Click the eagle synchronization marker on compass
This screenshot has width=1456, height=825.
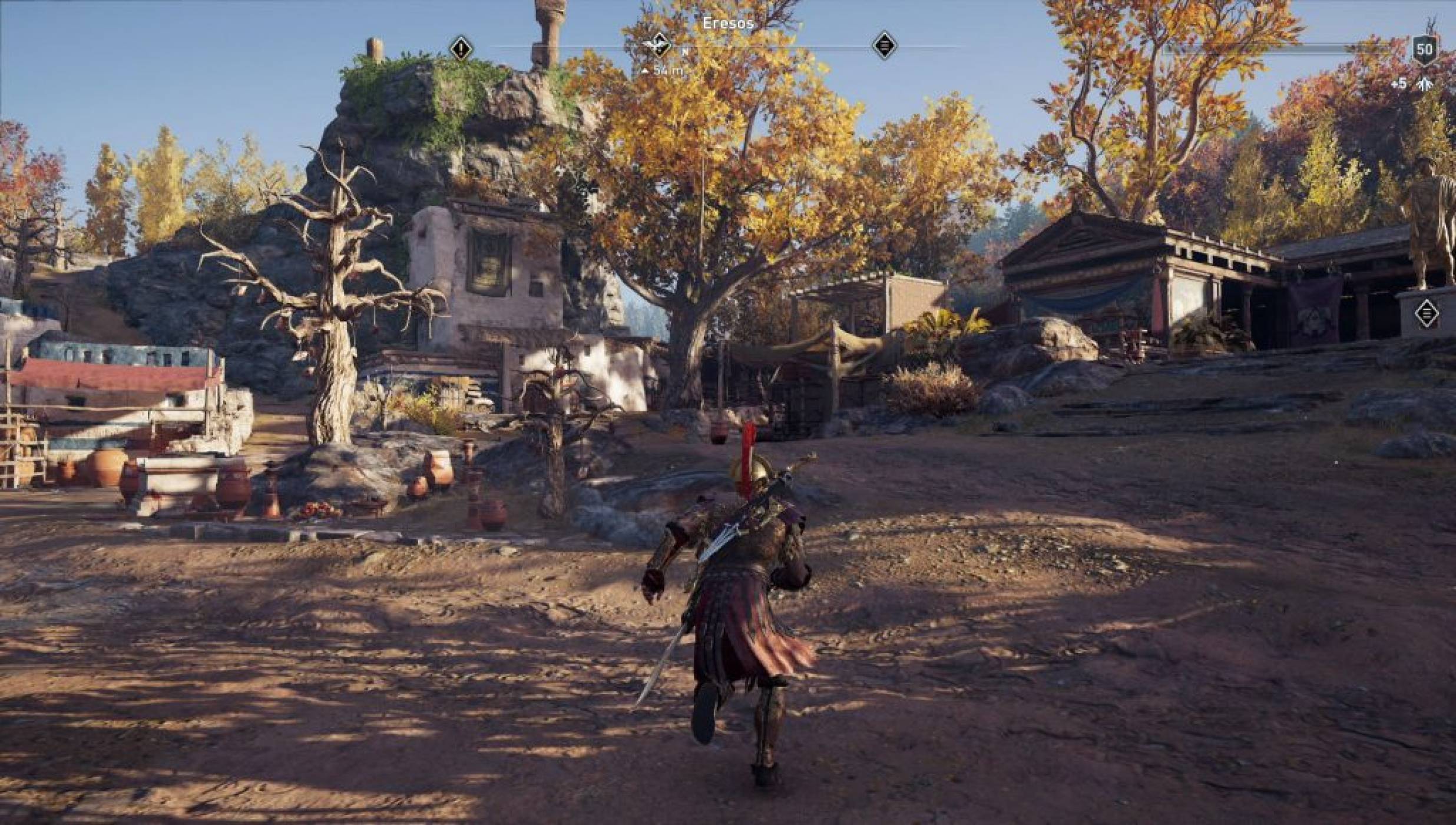pyautogui.click(x=658, y=45)
